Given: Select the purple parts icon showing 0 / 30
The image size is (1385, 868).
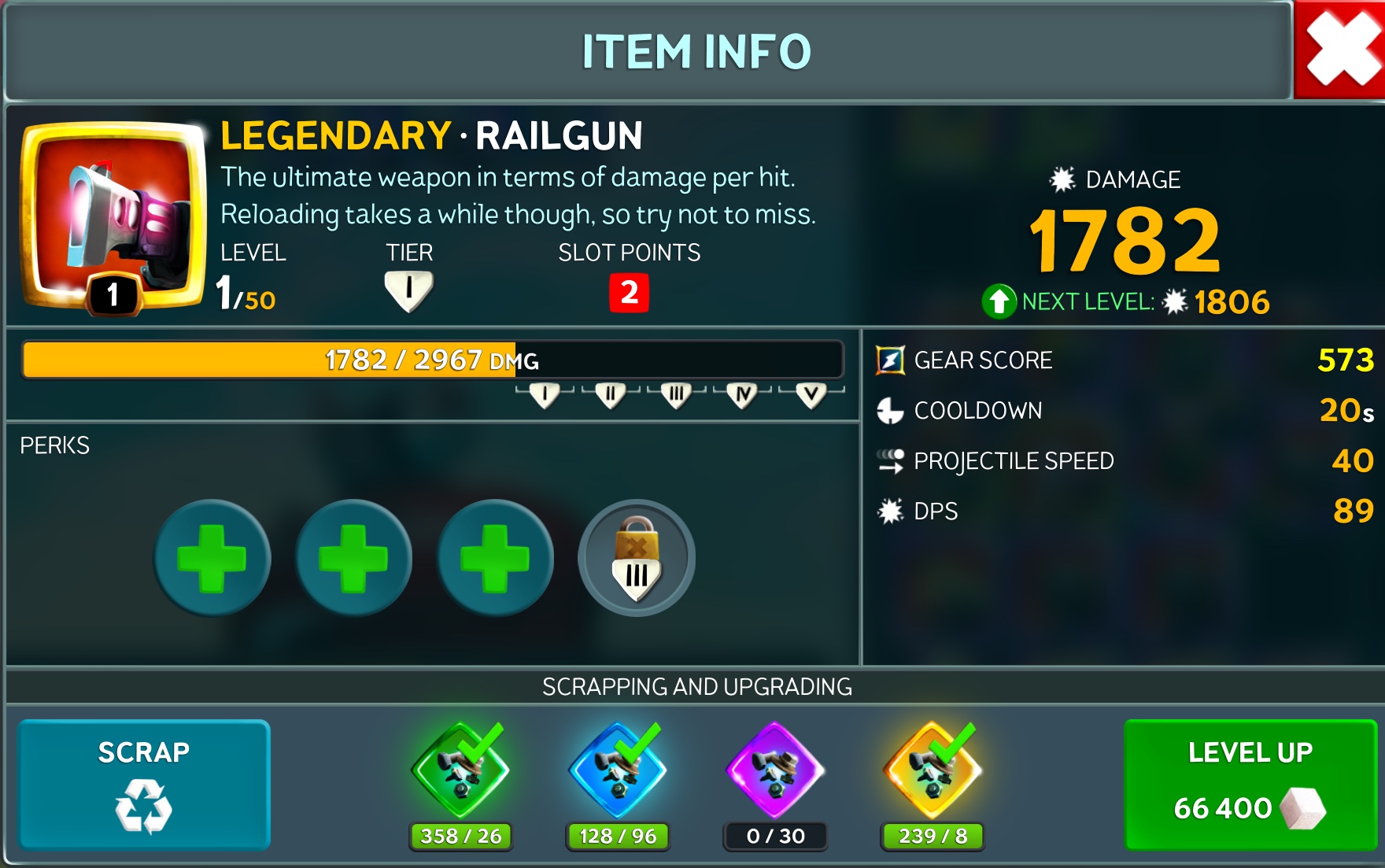Looking at the screenshot, I should coord(775,771).
